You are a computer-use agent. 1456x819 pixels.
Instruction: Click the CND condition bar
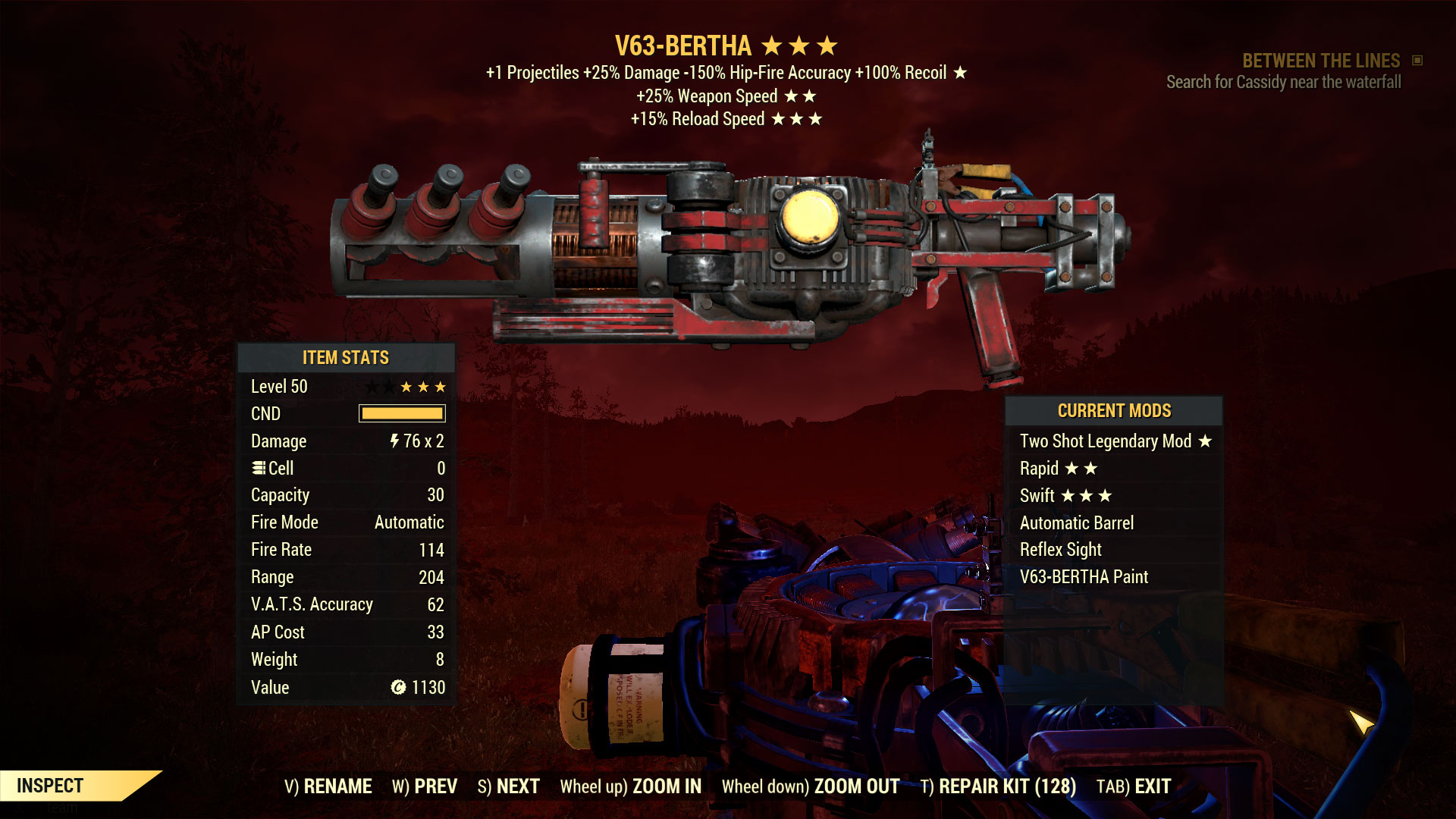pos(403,413)
